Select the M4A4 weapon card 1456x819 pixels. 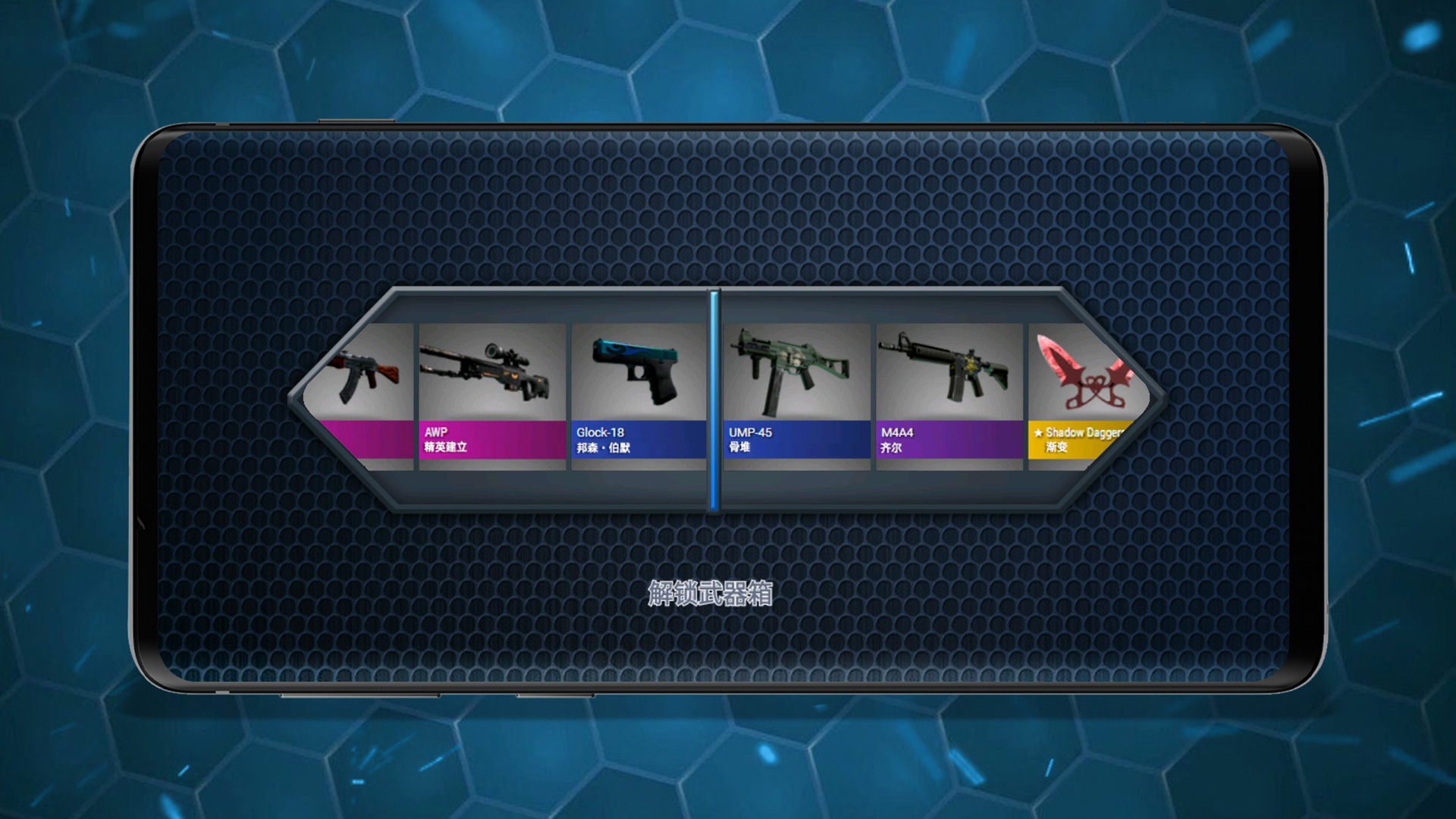(x=949, y=396)
